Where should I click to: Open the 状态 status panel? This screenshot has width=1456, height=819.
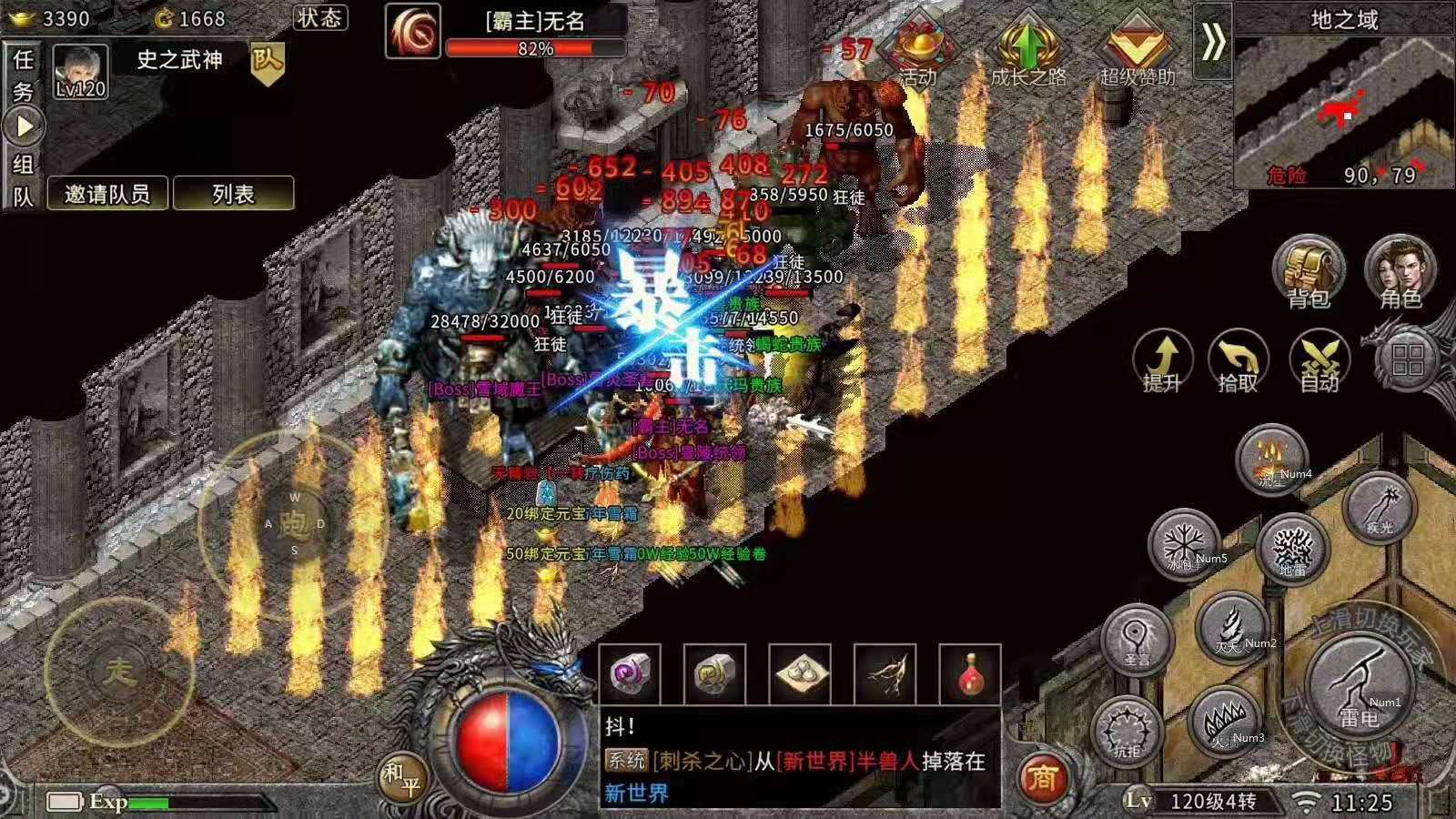click(319, 17)
